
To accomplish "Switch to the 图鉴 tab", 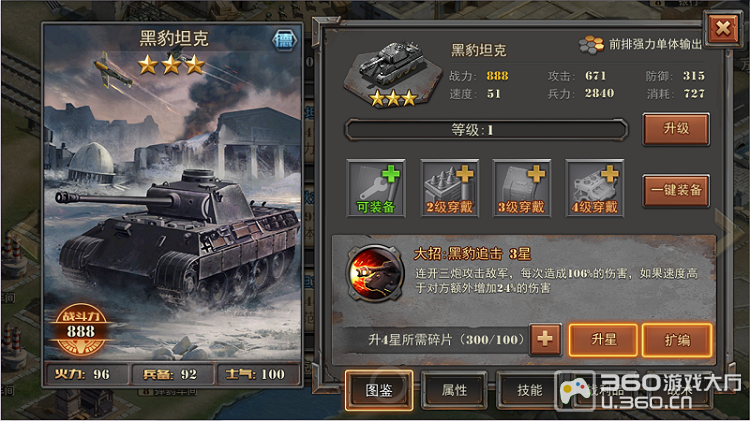I will tap(378, 389).
